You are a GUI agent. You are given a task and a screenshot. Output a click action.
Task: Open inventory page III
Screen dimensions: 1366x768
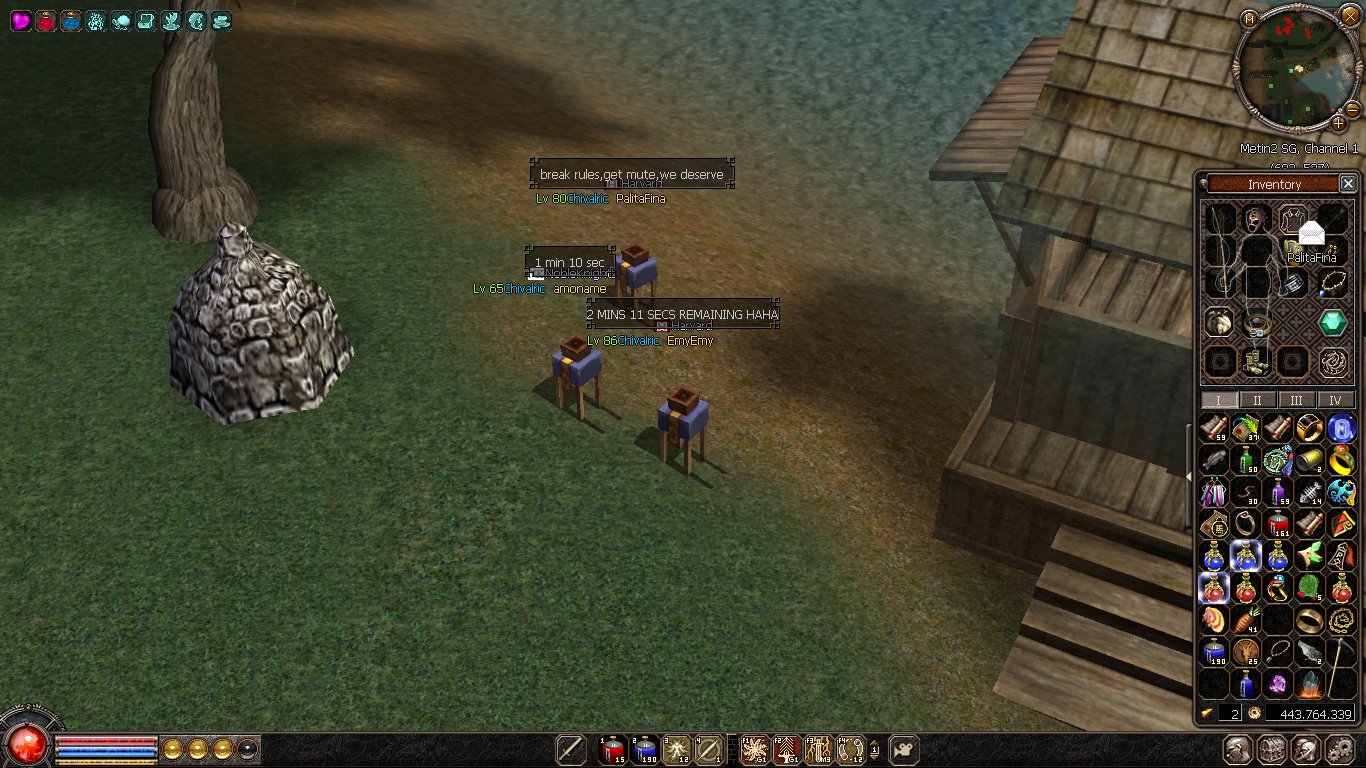[1296, 400]
